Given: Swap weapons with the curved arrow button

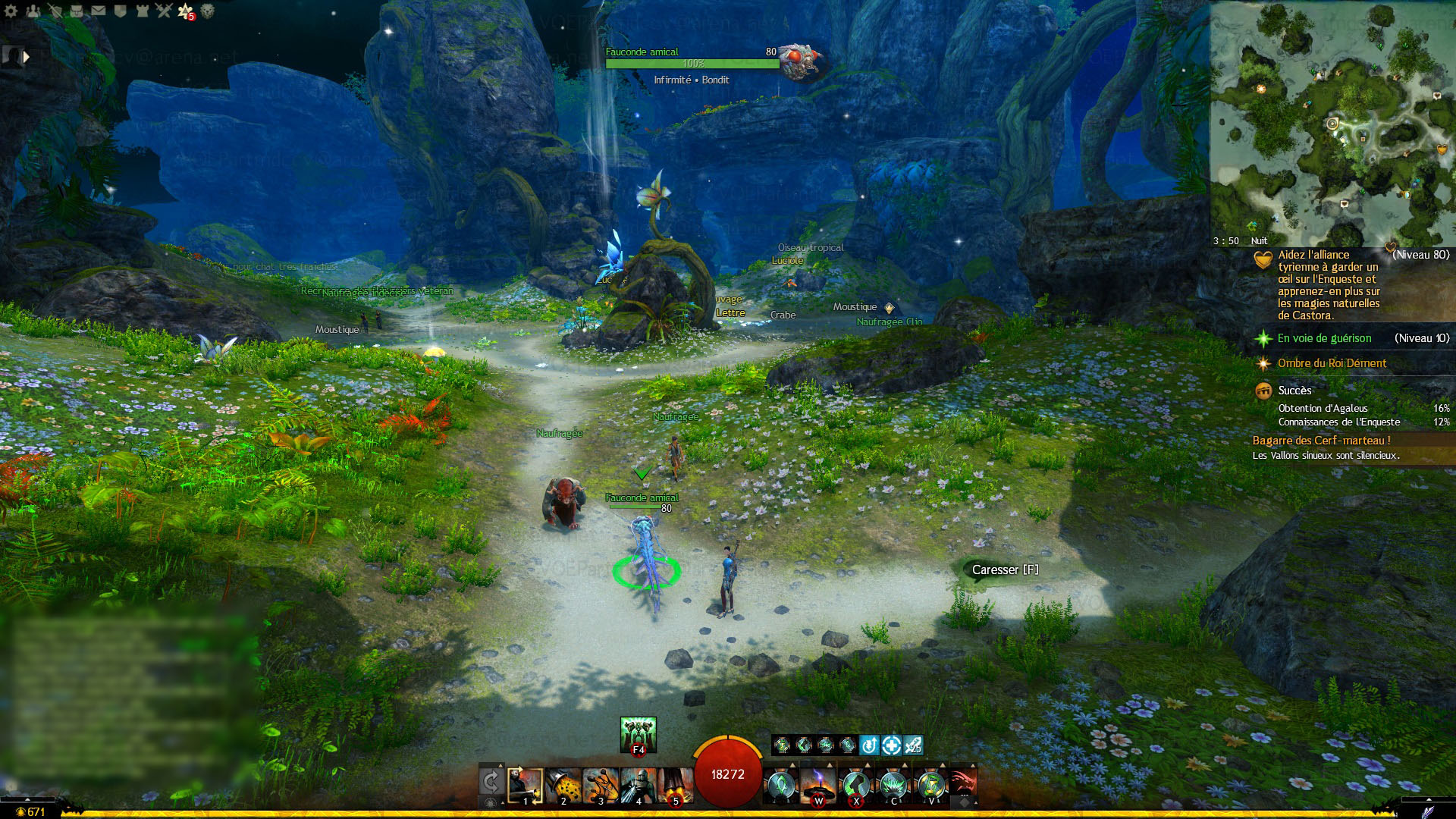Looking at the screenshot, I should point(491,782).
